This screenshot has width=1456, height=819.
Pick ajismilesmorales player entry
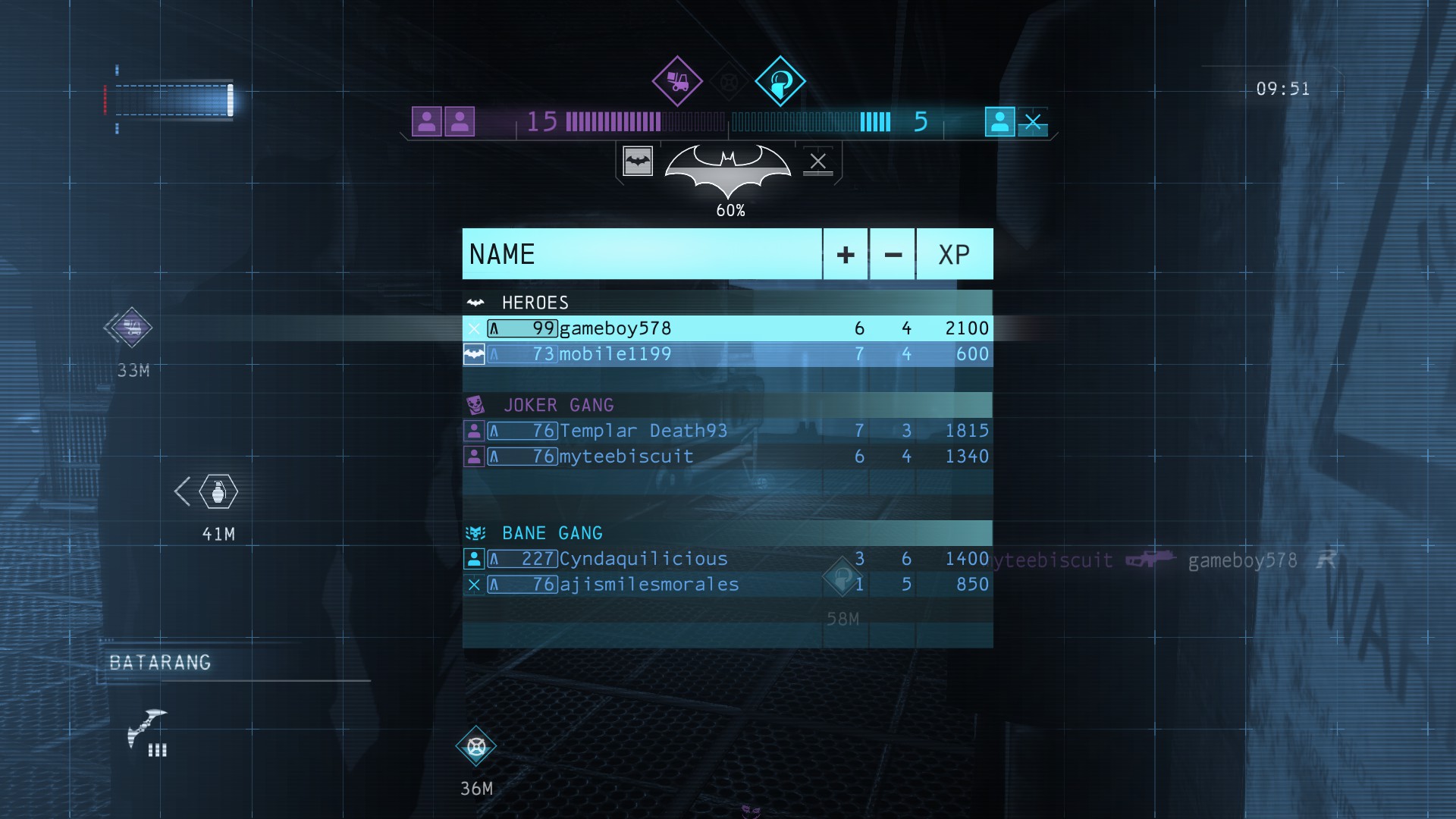[726, 585]
